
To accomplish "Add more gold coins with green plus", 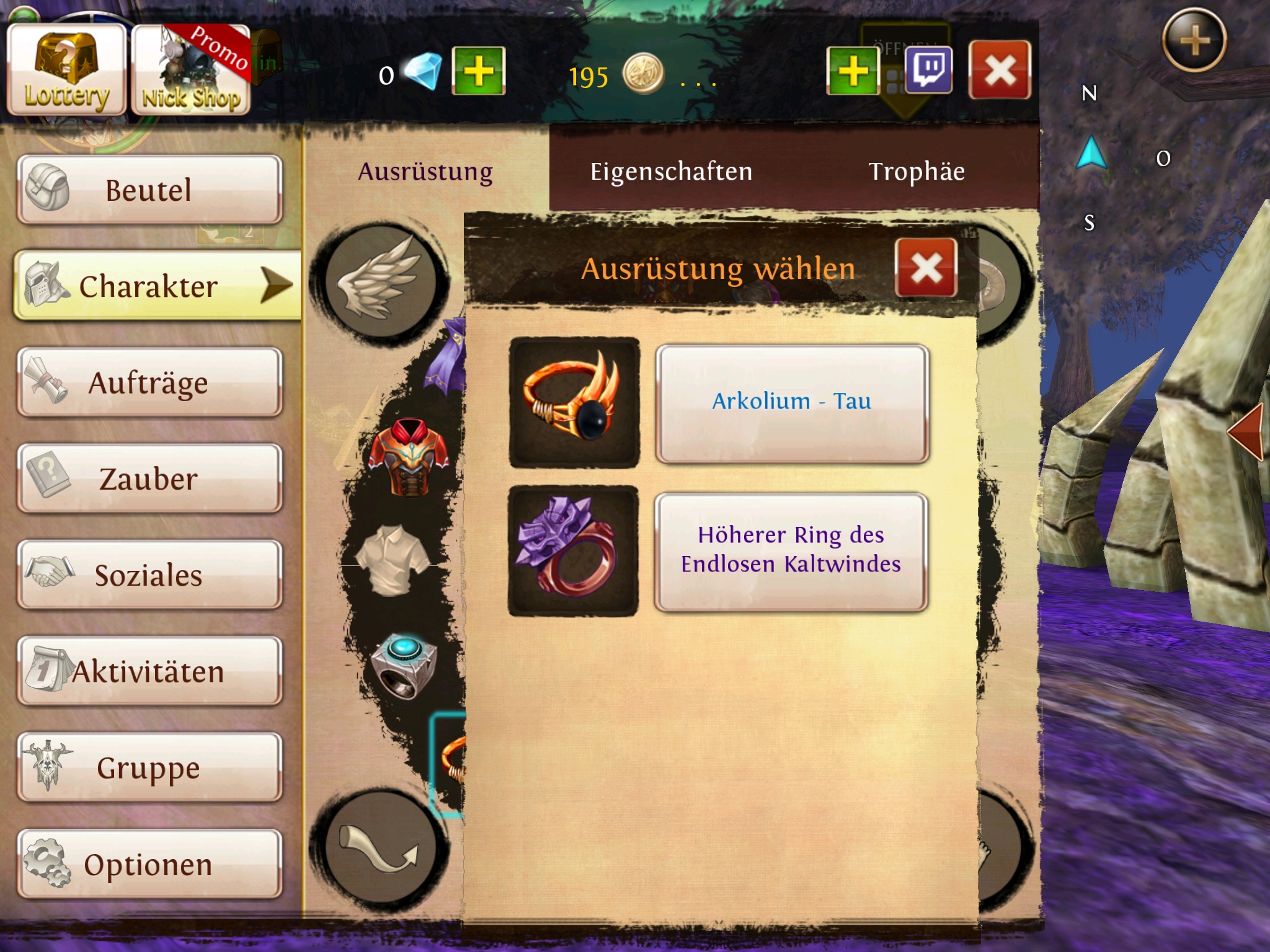I will 853,71.
